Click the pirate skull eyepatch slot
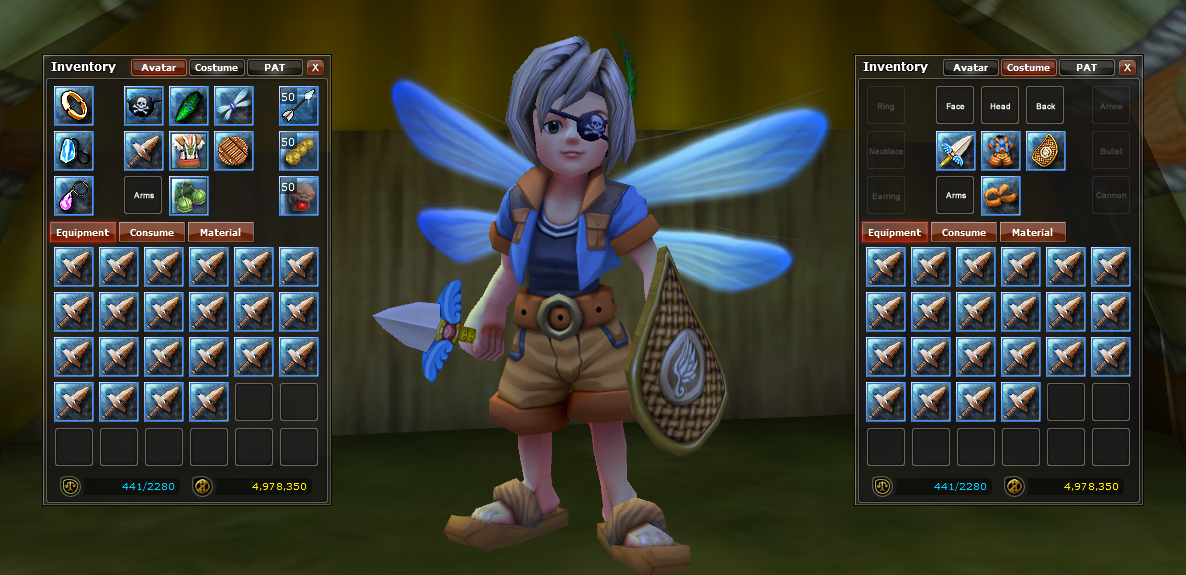Image resolution: width=1186 pixels, height=575 pixels. pos(144,105)
